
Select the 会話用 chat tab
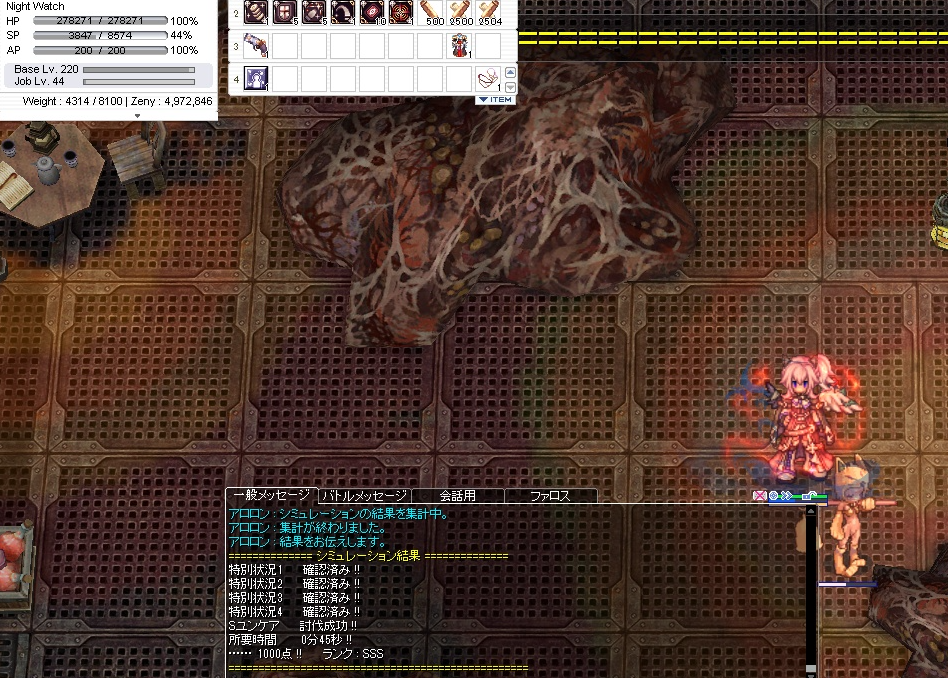(x=457, y=496)
